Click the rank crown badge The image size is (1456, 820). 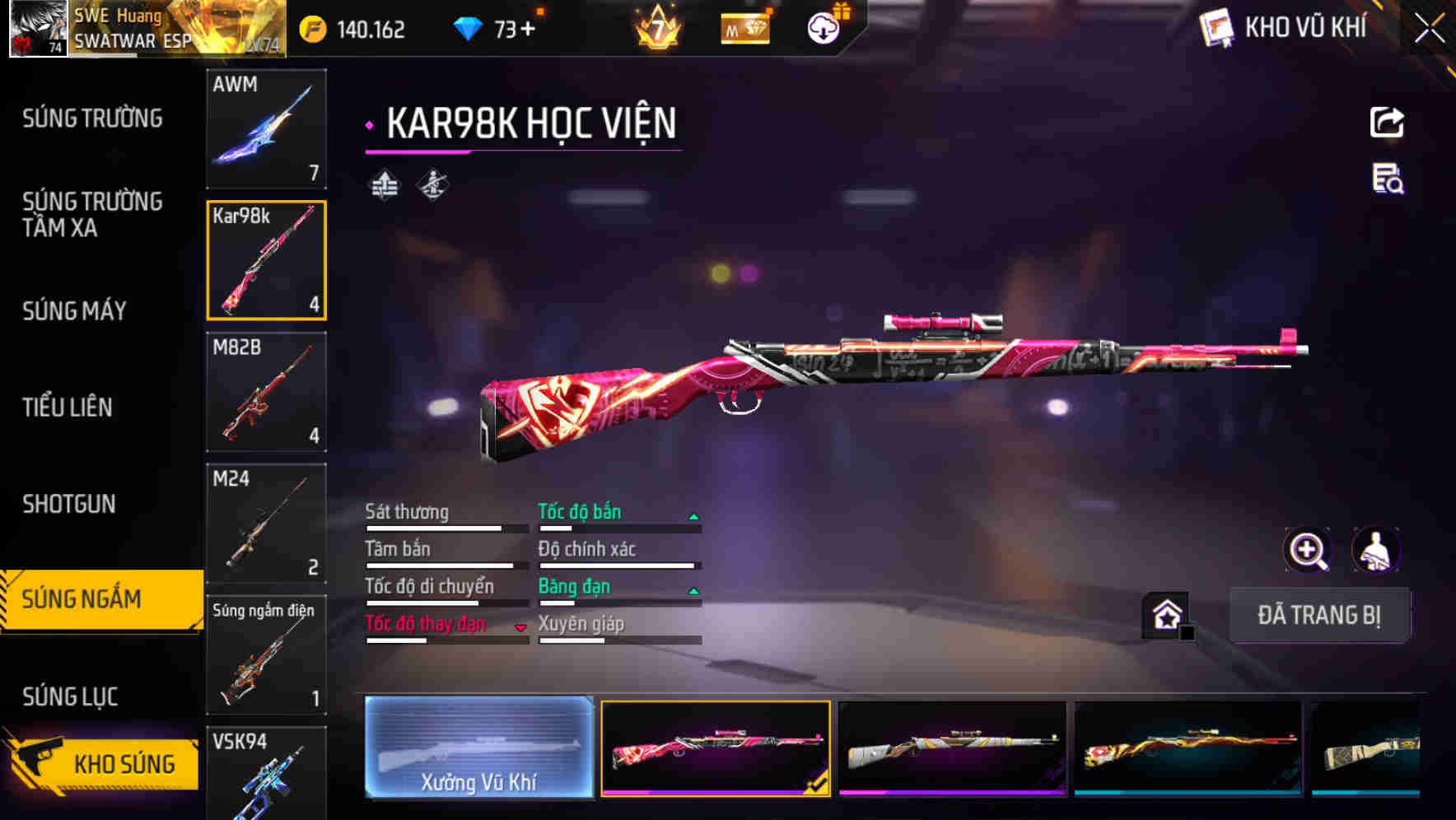pos(656,27)
